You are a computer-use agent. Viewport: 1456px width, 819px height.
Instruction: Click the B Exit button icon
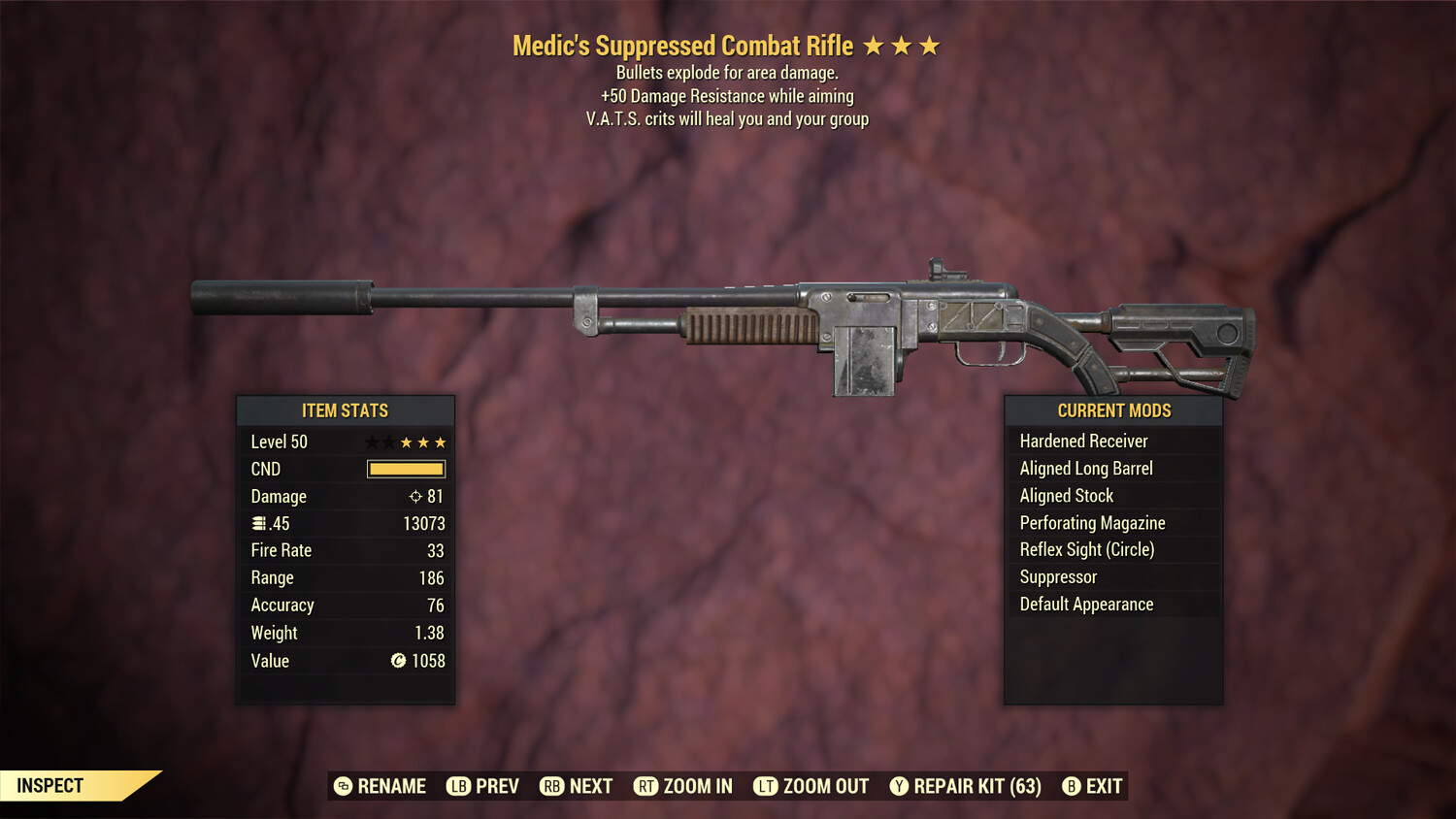tap(1072, 786)
